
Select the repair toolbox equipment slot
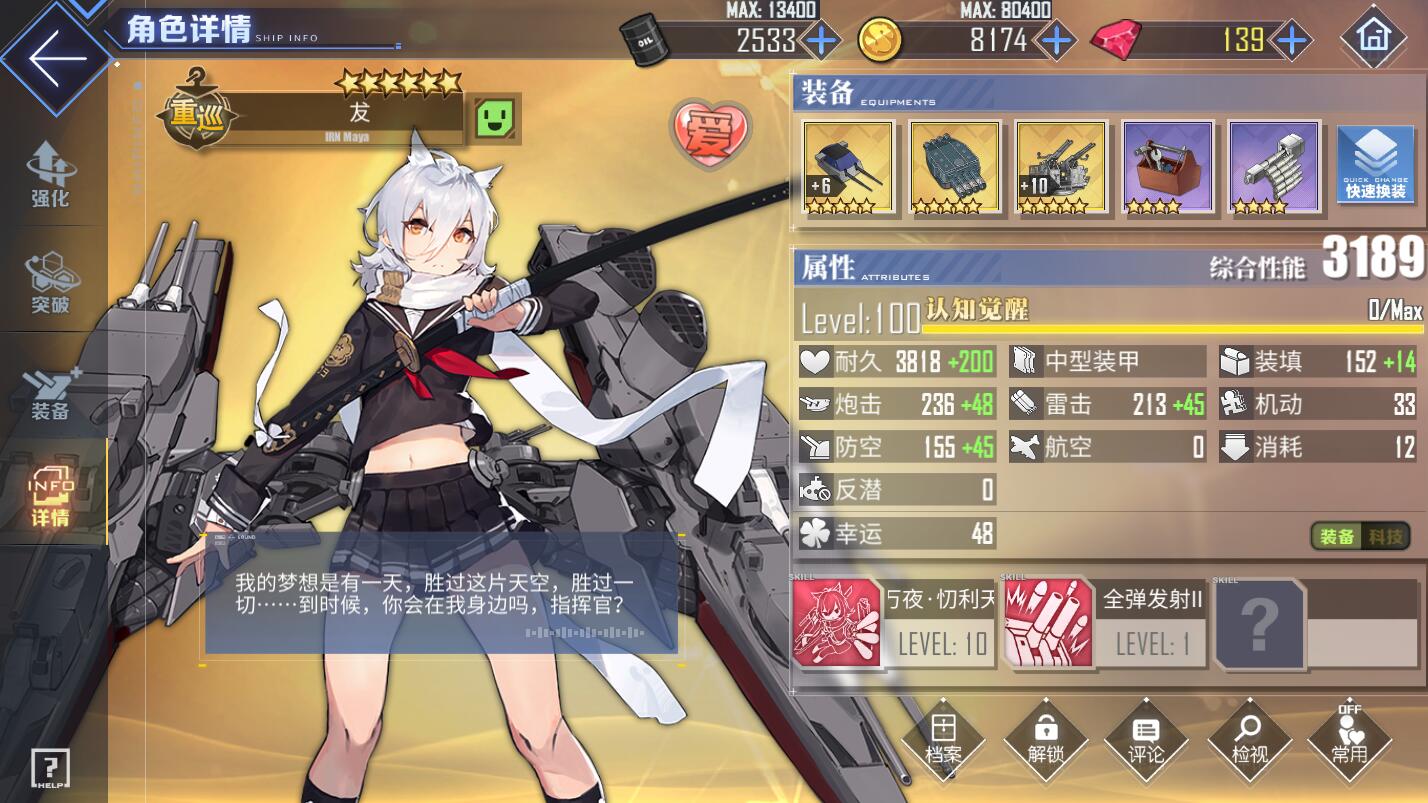[x=1167, y=167]
